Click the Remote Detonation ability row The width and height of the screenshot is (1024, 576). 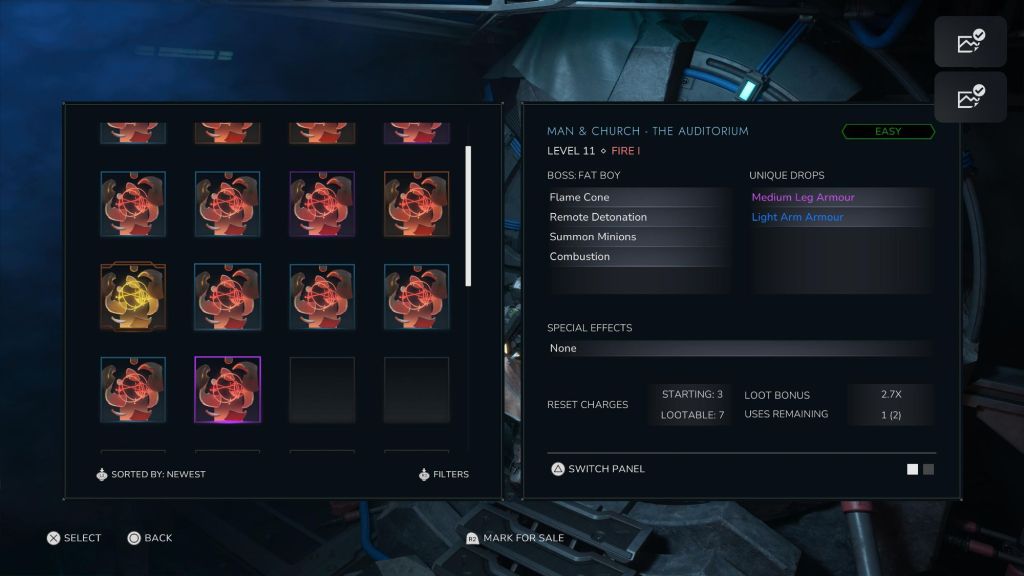pyautogui.click(x=639, y=217)
